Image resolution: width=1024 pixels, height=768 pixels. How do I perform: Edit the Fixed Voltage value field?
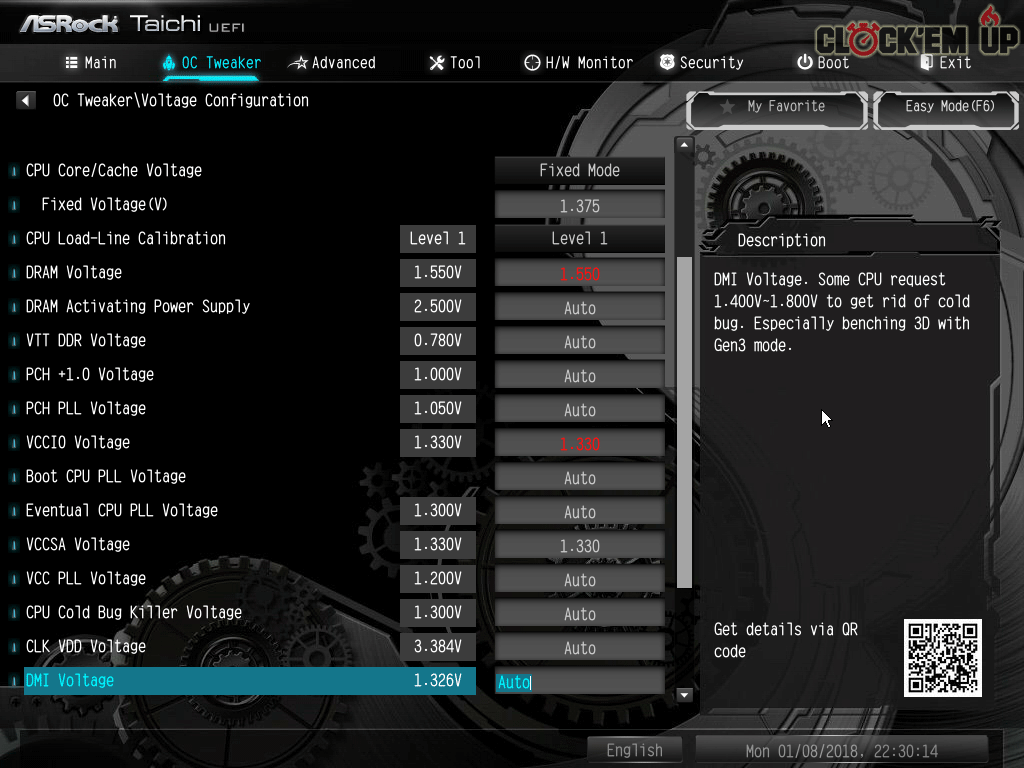click(x=579, y=206)
